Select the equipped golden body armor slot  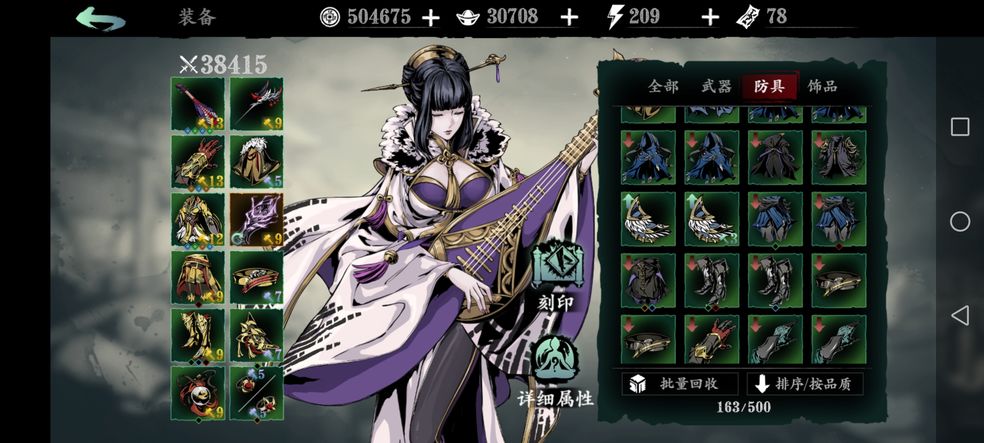tap(198, 219)
